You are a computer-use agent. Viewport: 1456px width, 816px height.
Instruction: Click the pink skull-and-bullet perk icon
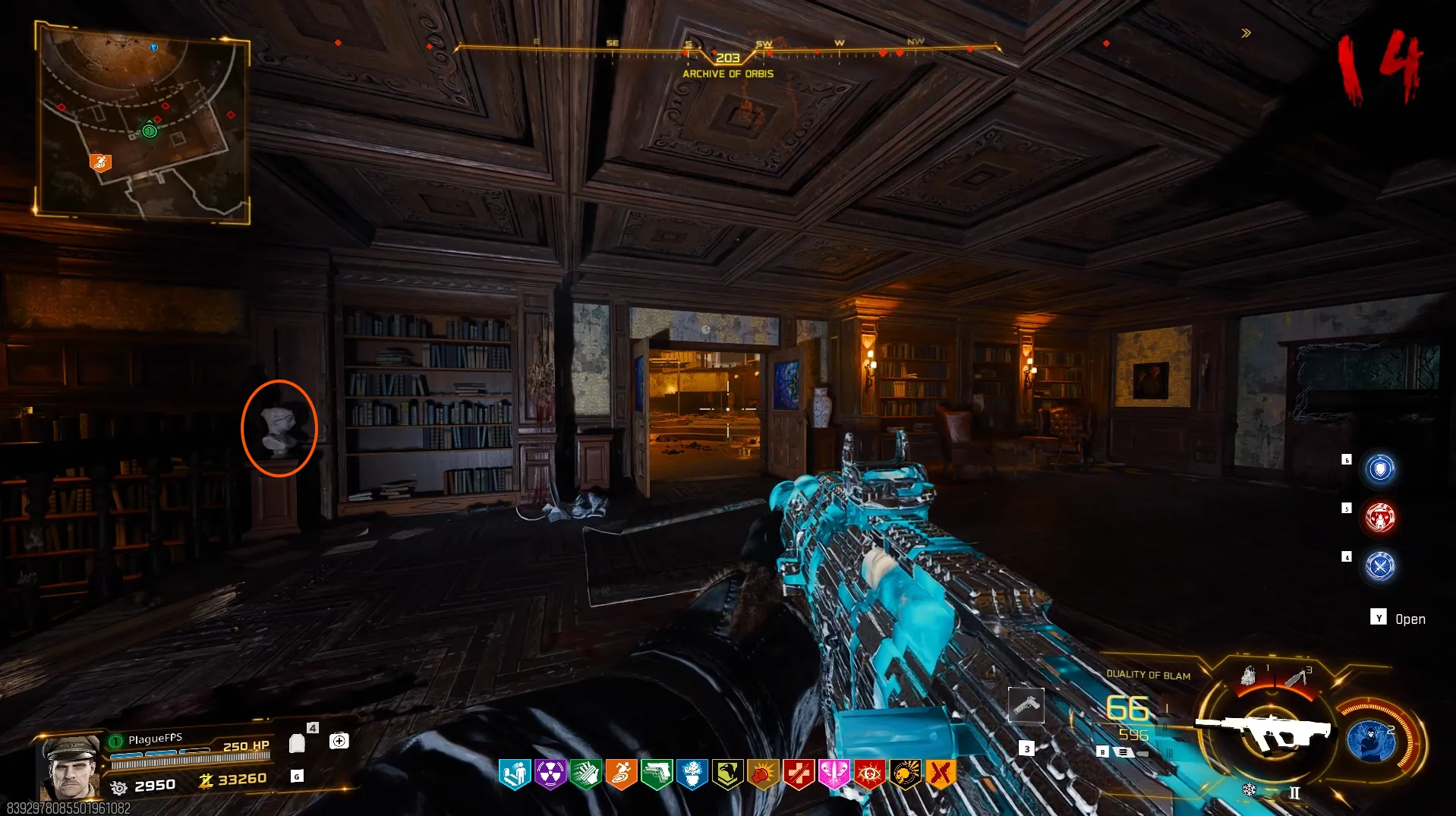pos(834,774)
